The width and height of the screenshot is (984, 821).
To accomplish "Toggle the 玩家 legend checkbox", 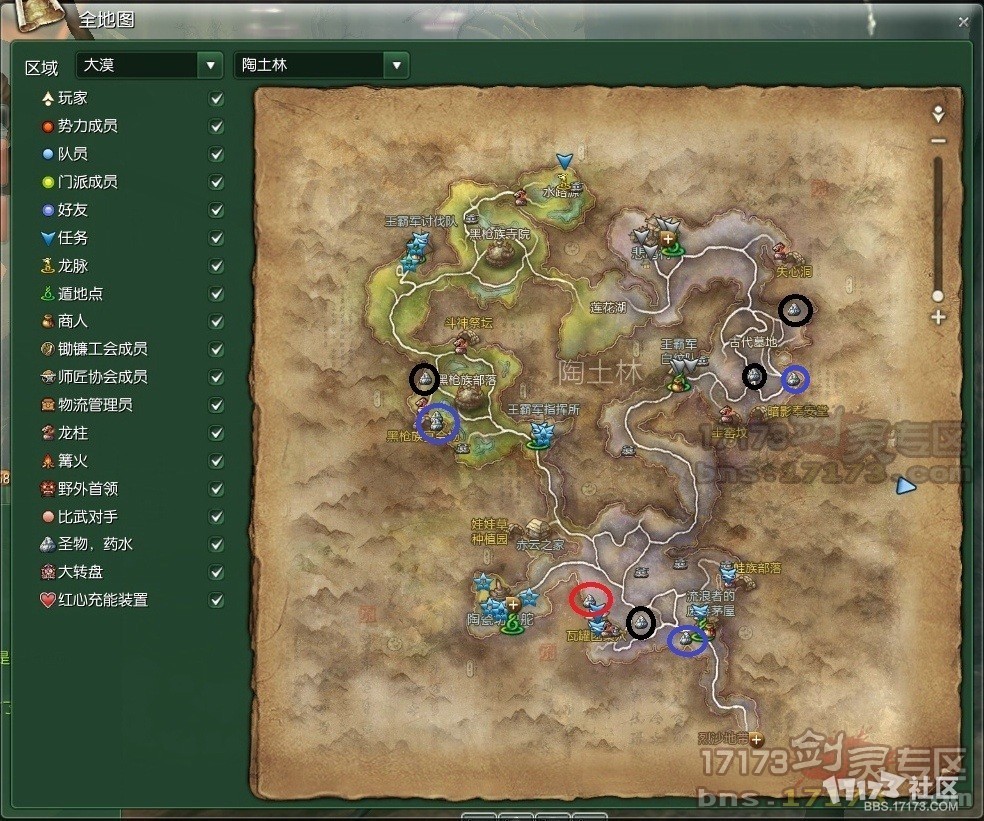I will pyautogui.click(x=216, y=99).
